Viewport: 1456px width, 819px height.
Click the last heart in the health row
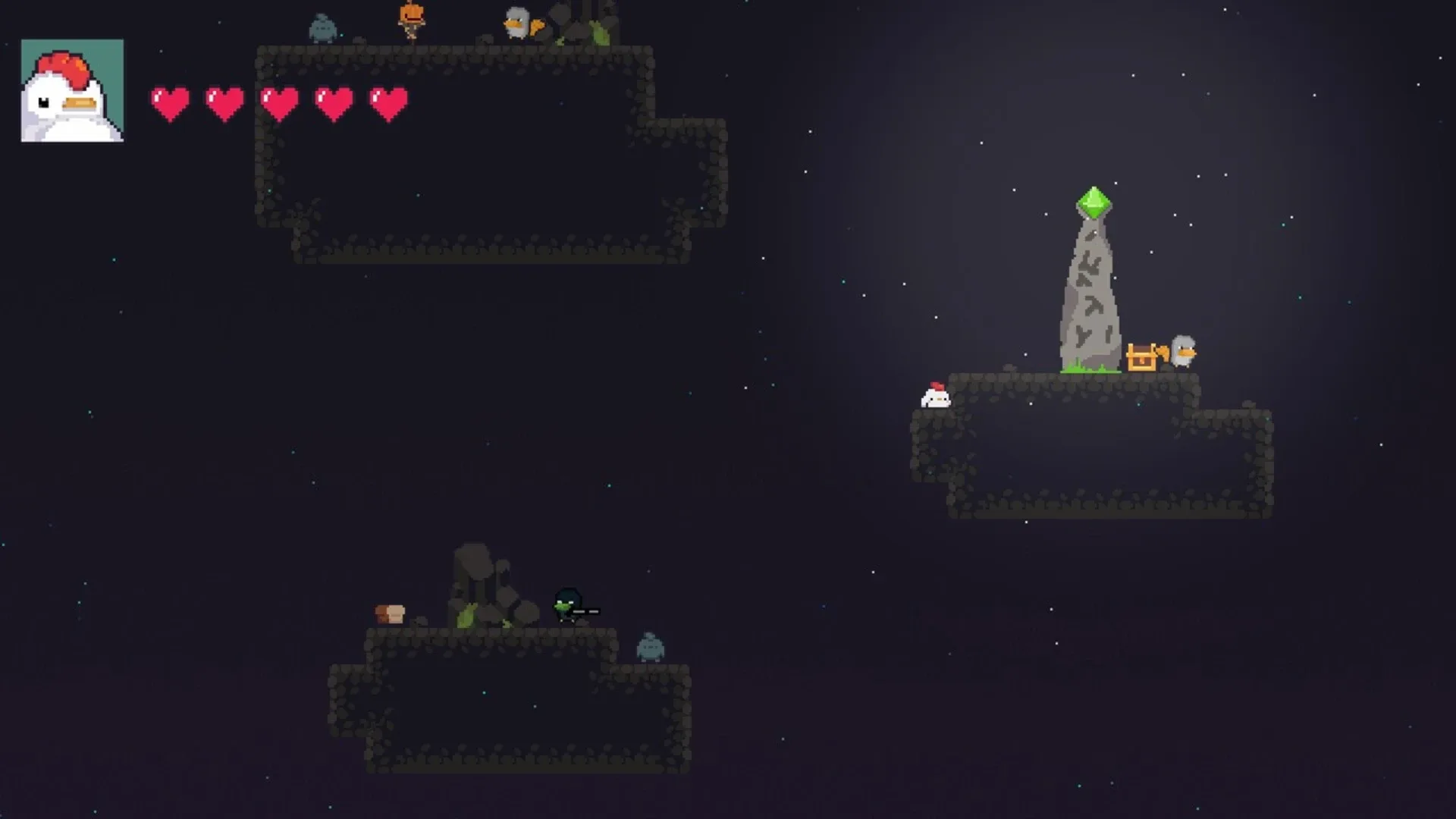point(387,102)
